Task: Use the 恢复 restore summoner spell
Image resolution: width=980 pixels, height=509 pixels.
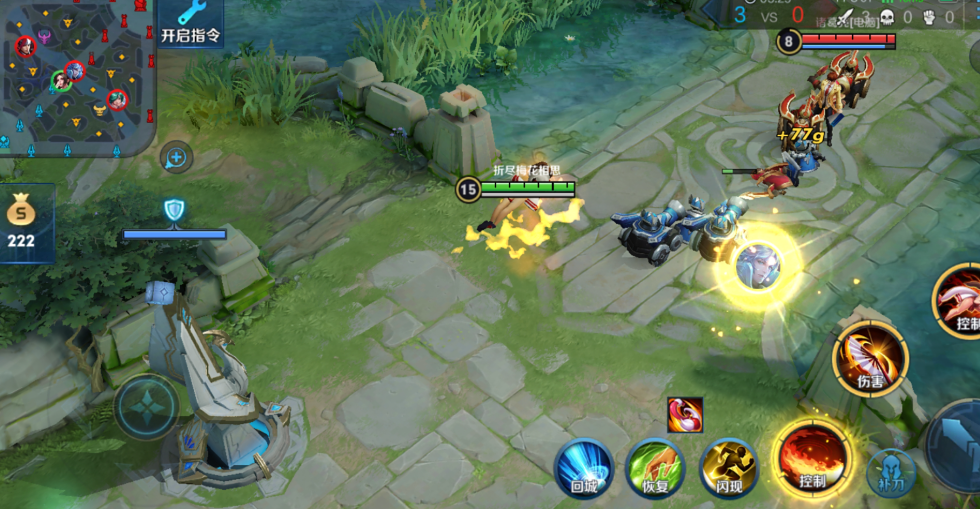Action: coord(655,468)
